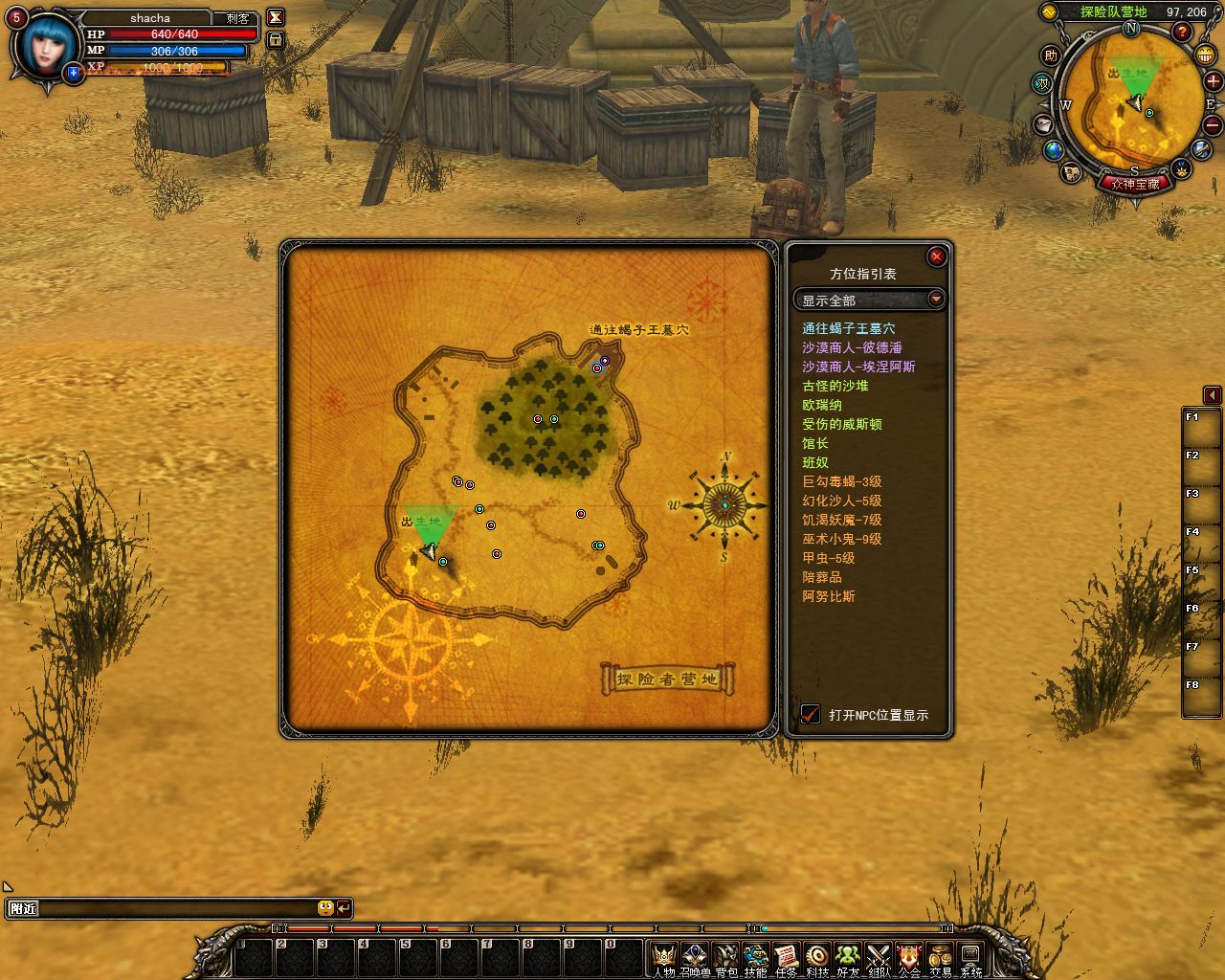Image resolution: width=1225 pixels, height=980 pixels.
Task: Zoom out the minimap with minus button
Action: [1212, 124]
